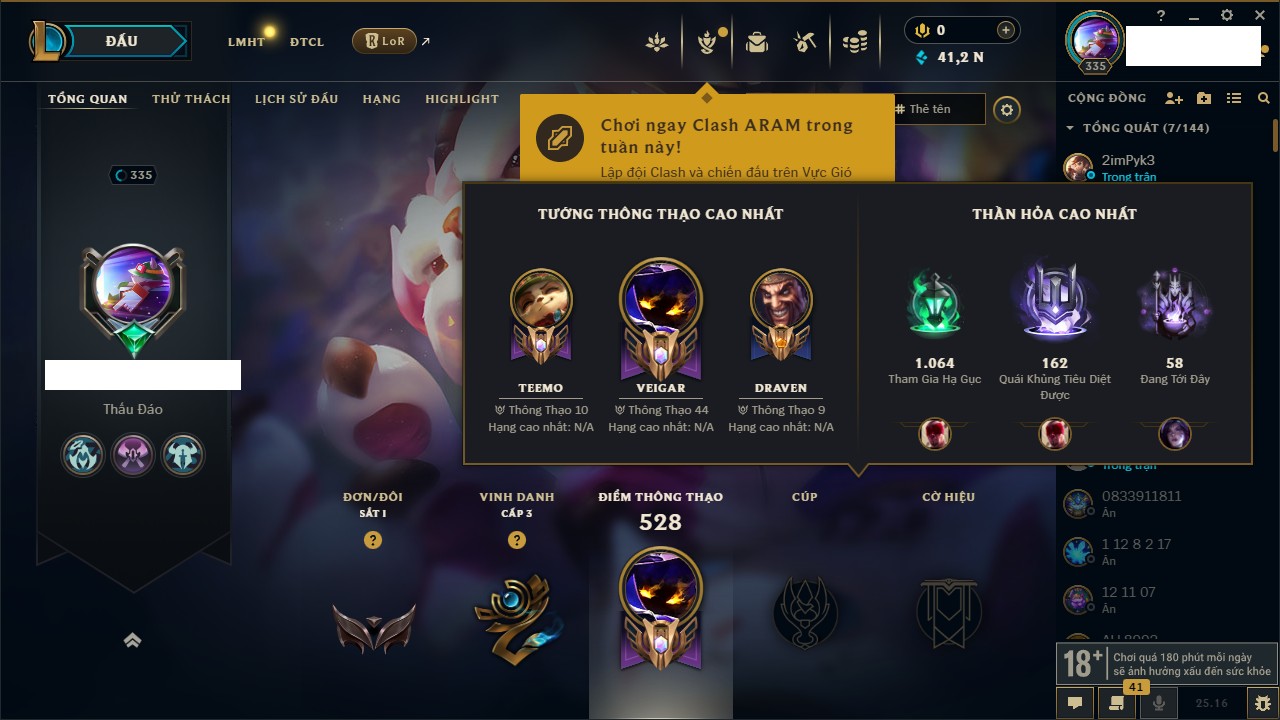Viewport: 1280px width, 720px height.
Task: Open profile gear settings next to Thẻ tên
Action: click(1007, 110)
